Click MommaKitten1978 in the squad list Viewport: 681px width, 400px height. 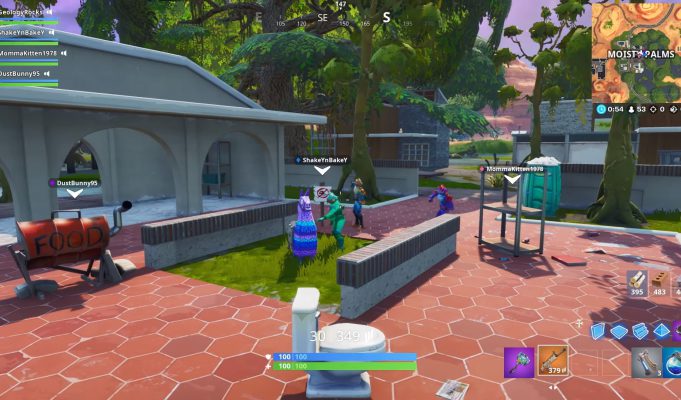pyautogui.click(x=29, y=53)
